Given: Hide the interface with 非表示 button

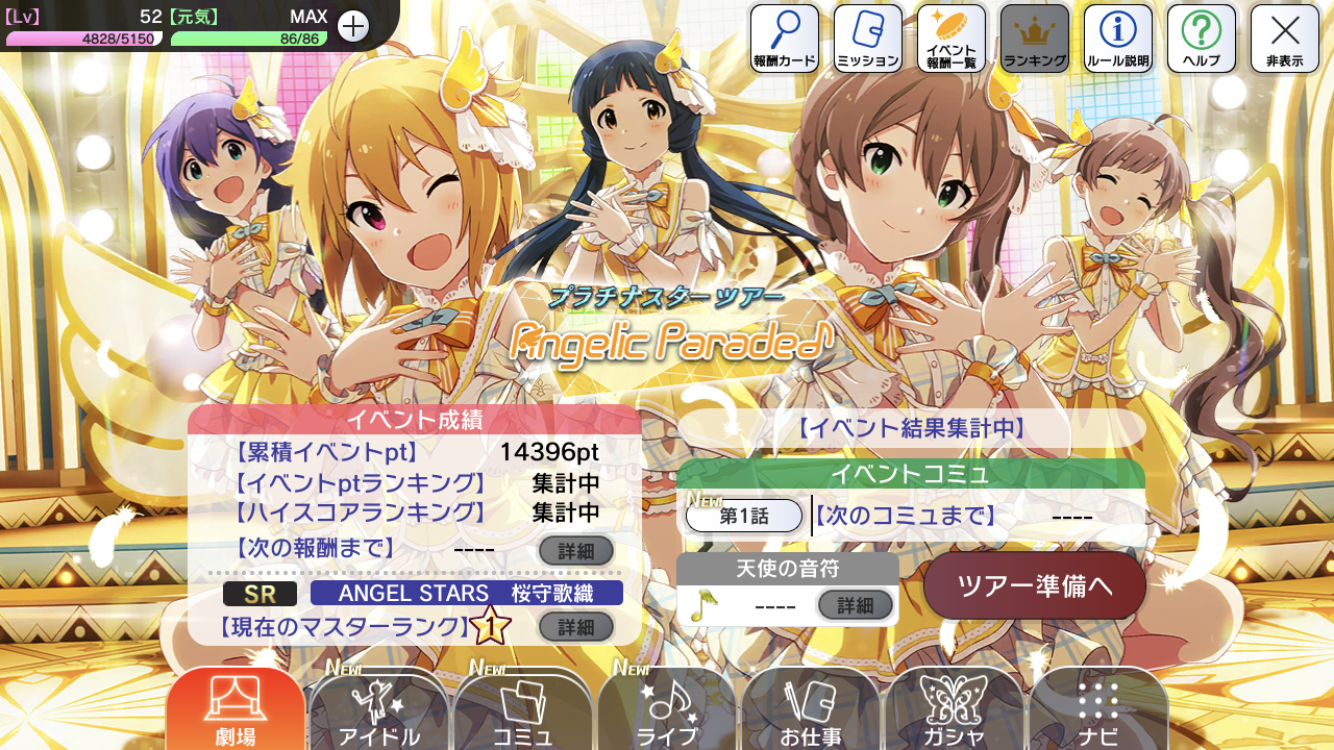Looking at the screenshot, I should pos(1284,38).
